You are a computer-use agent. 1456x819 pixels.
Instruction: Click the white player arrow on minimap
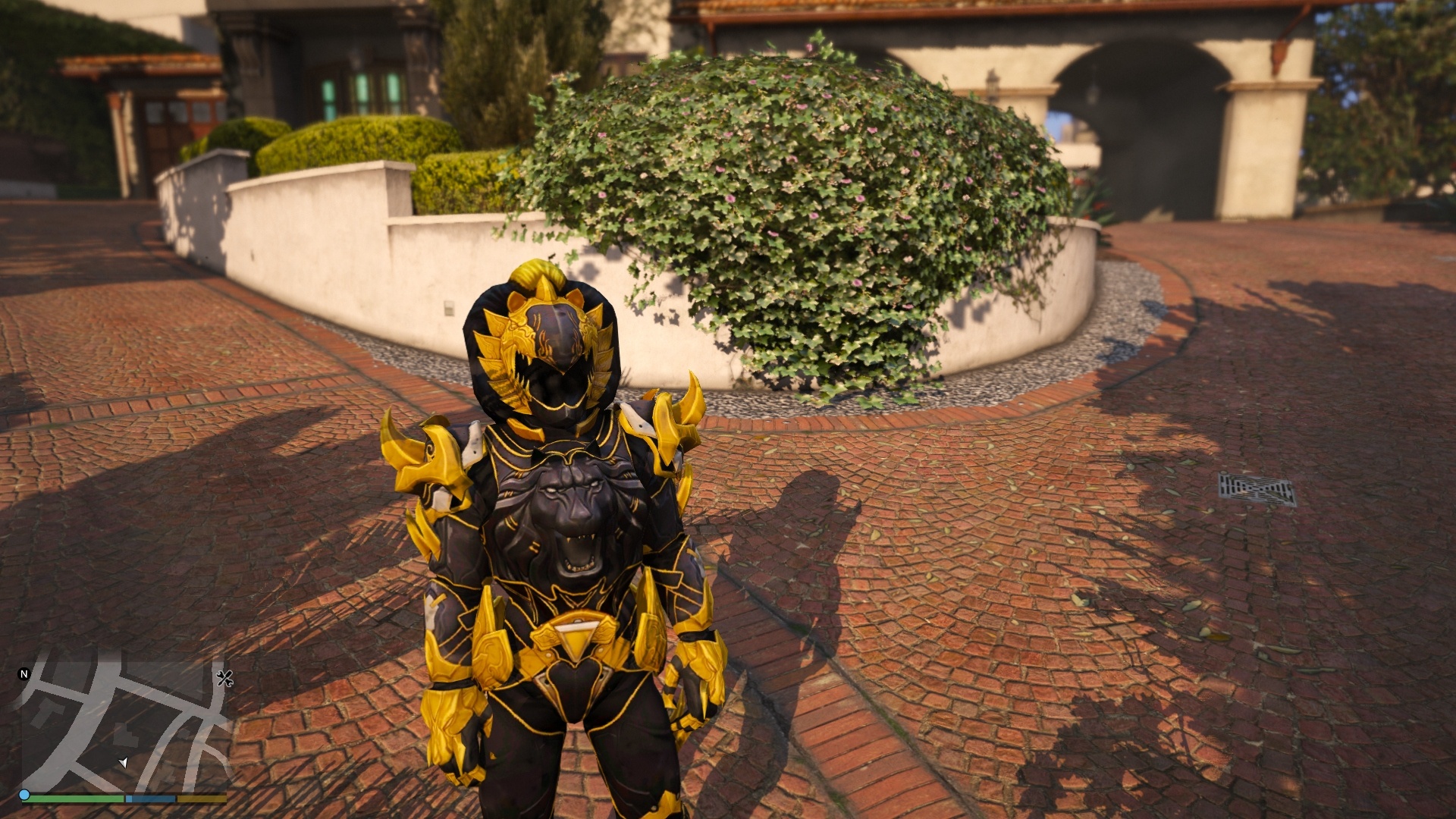click(124, 762)
